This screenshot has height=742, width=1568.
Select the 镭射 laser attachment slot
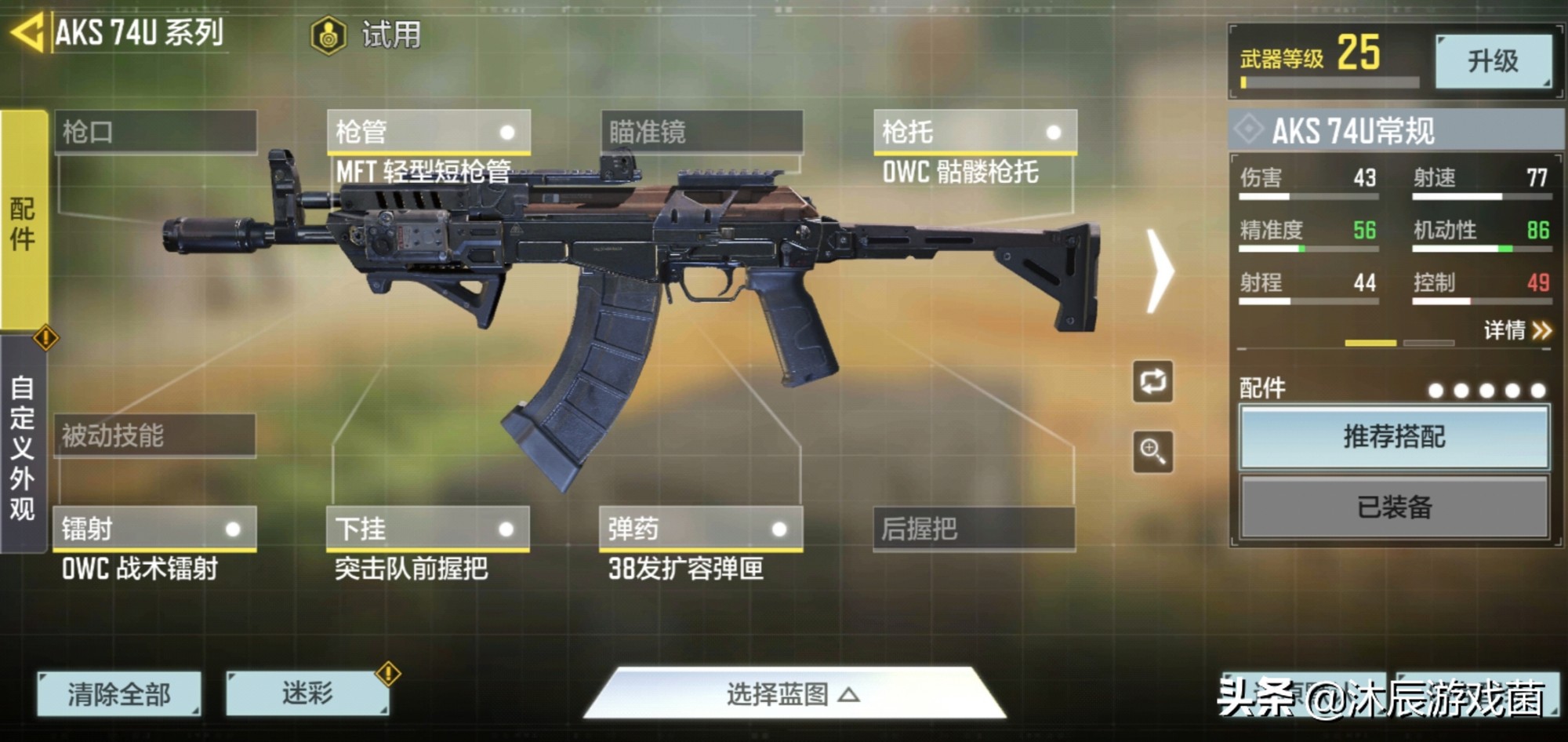point(154,529)
